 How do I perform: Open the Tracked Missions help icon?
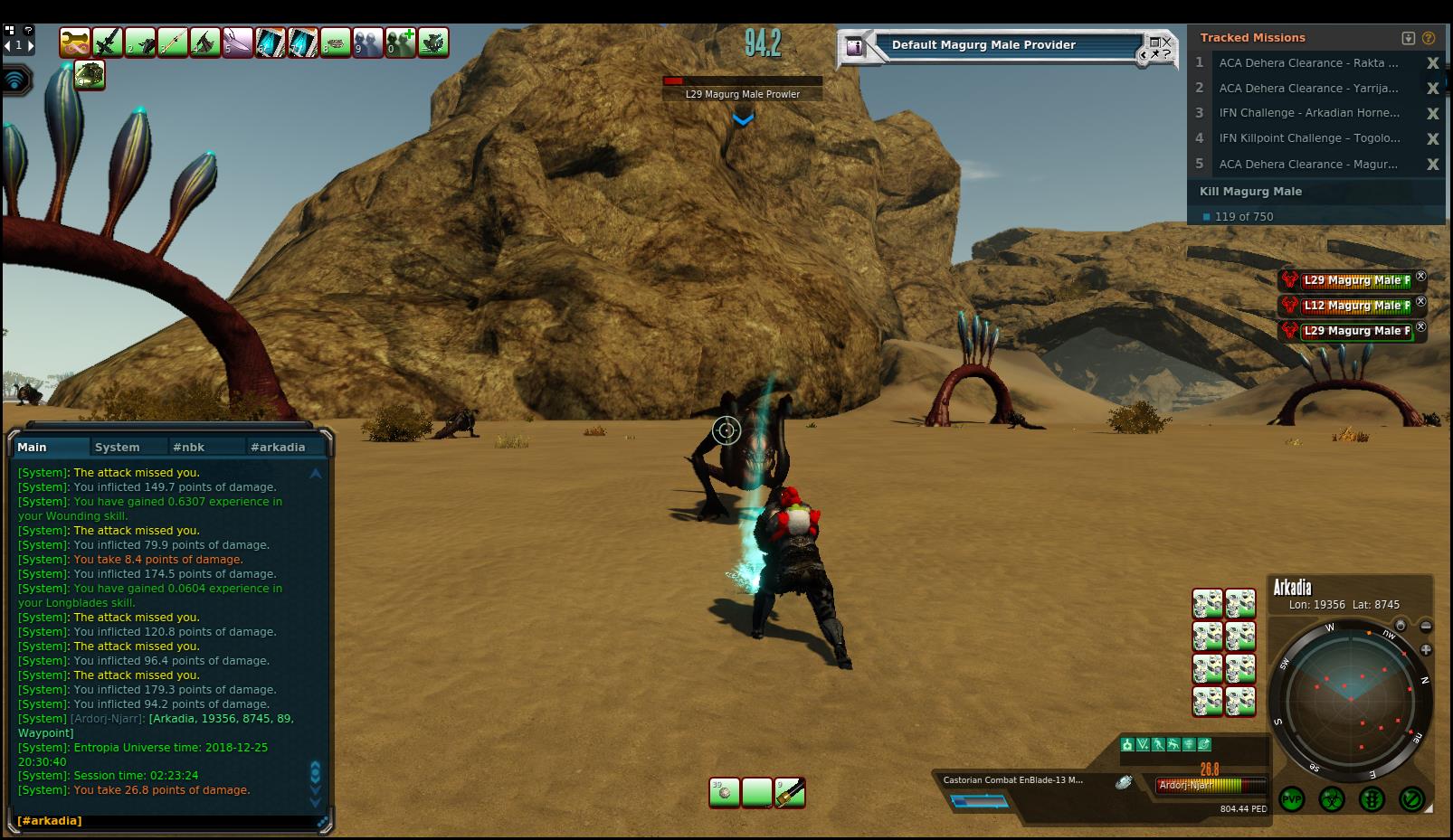coord(1429,38)
